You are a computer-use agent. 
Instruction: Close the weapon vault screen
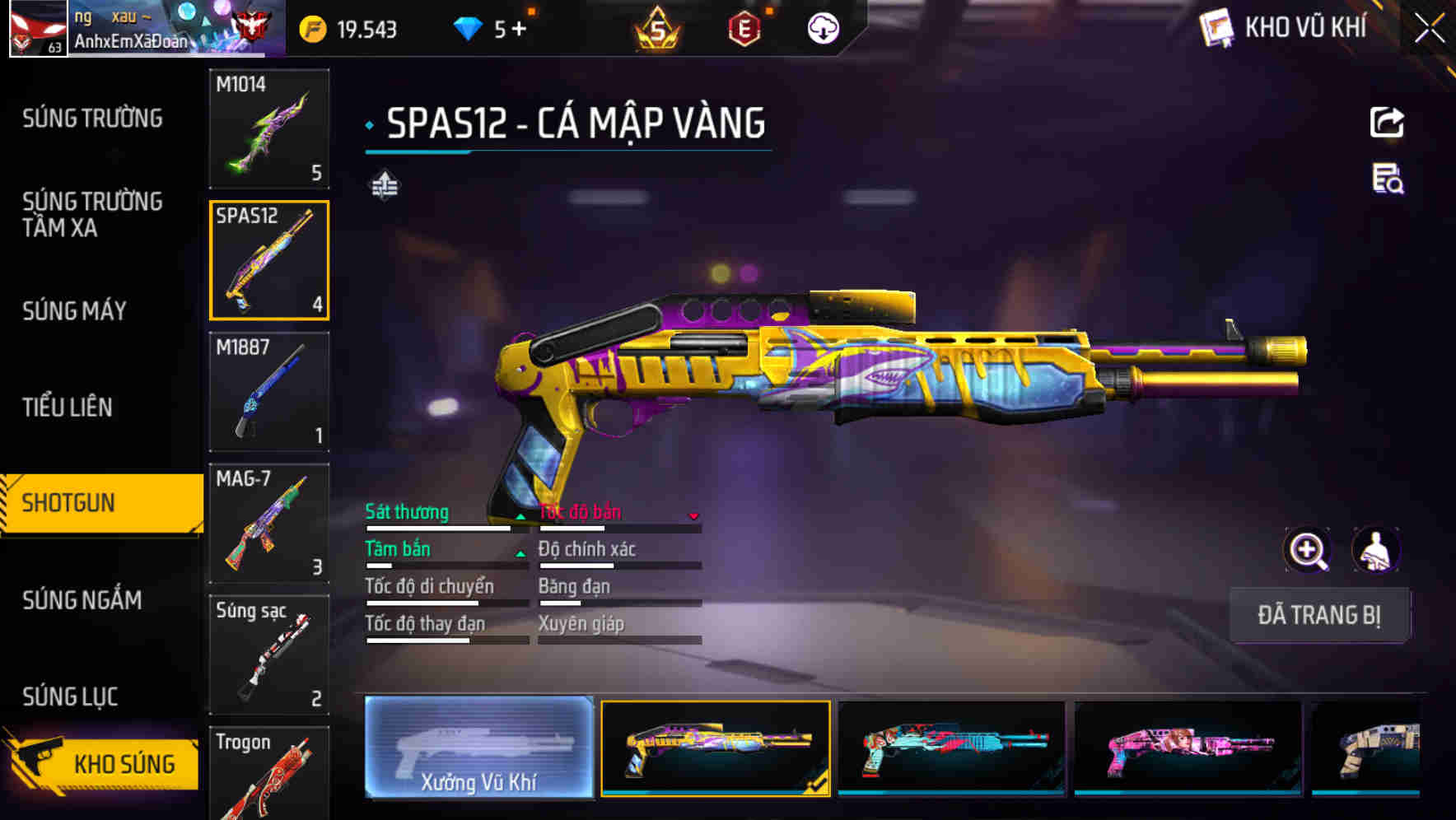[x=1429, y=28]
